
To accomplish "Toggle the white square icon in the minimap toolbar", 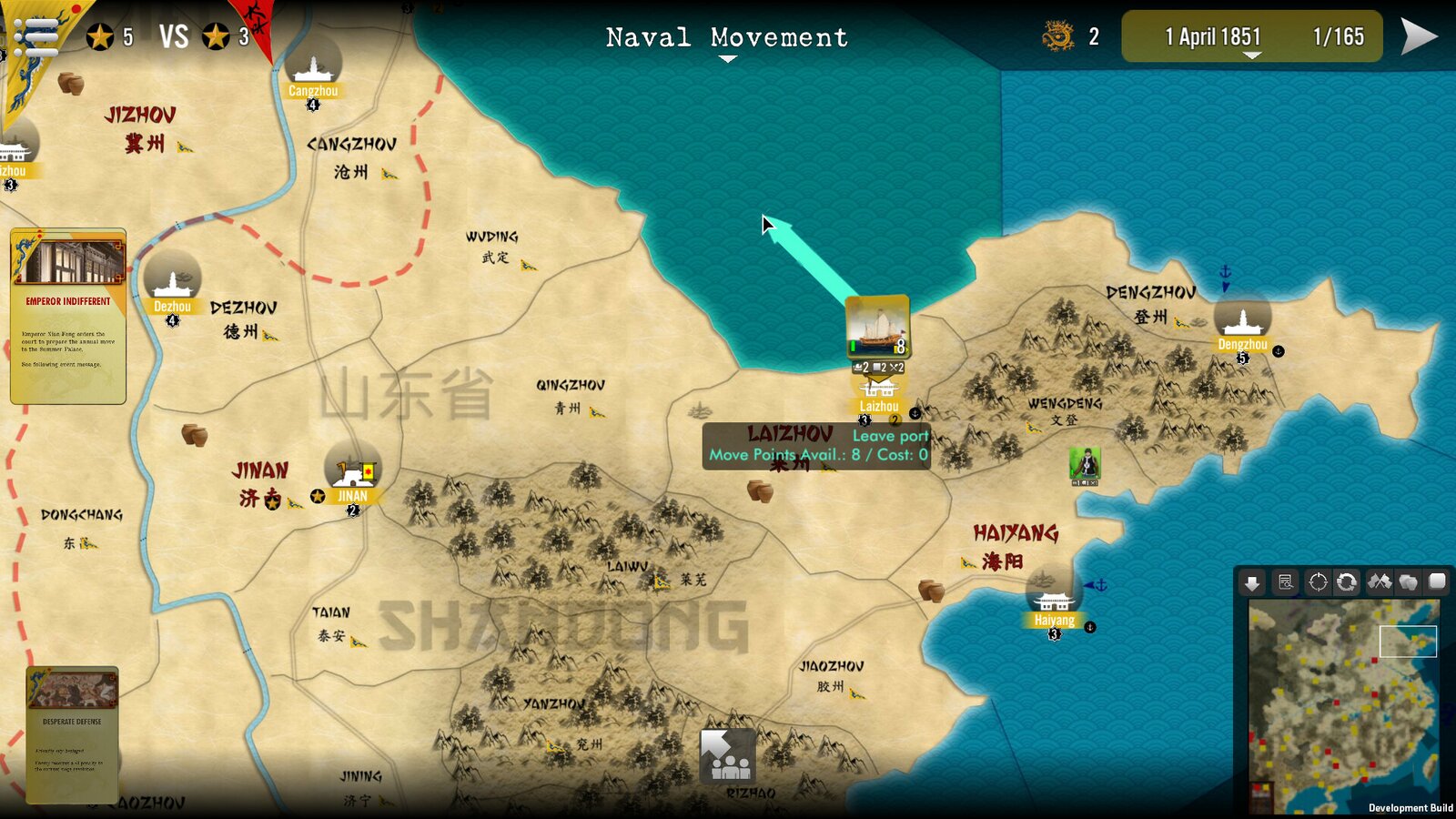I will point(1437,582).
